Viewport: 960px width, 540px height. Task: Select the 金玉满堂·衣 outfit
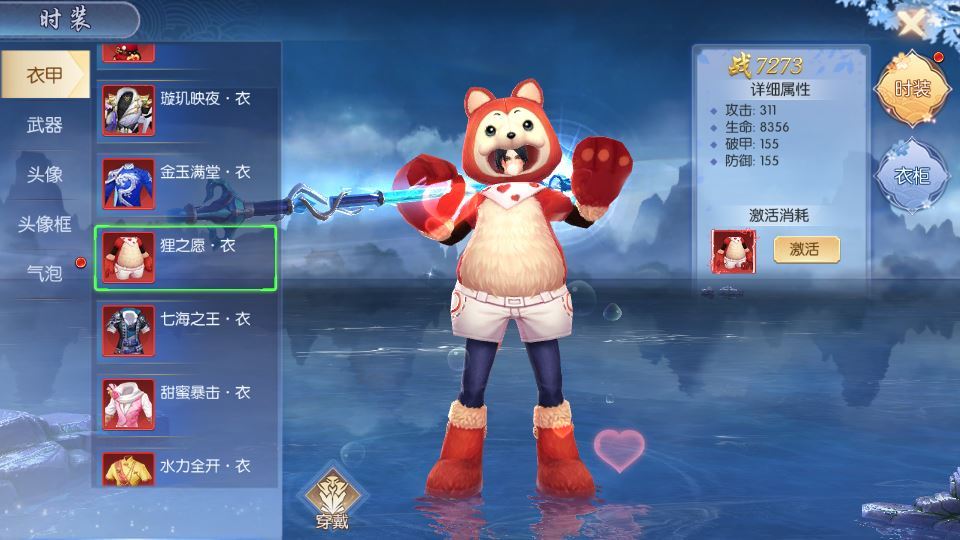point(185,183)
